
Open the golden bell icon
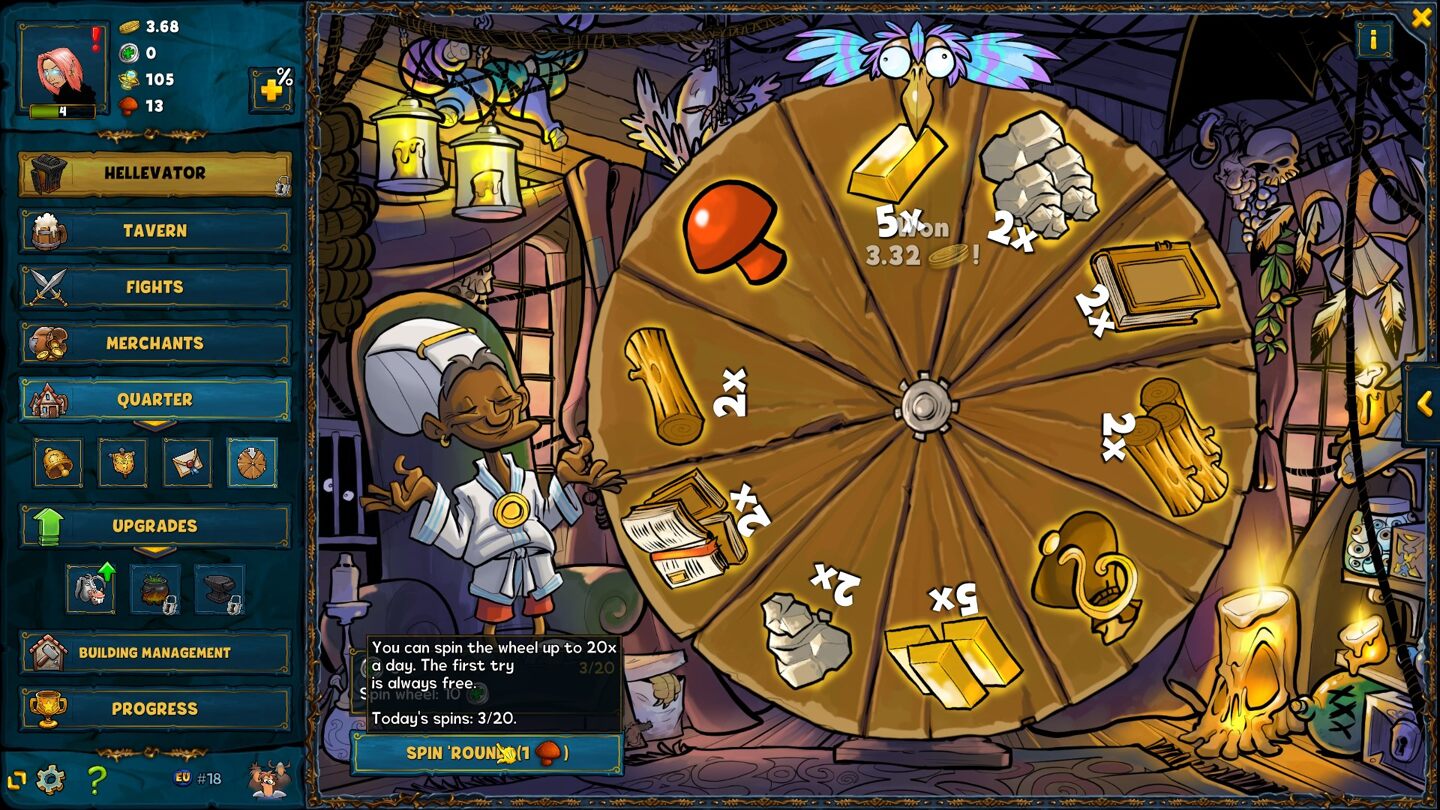tap(58, 463)
